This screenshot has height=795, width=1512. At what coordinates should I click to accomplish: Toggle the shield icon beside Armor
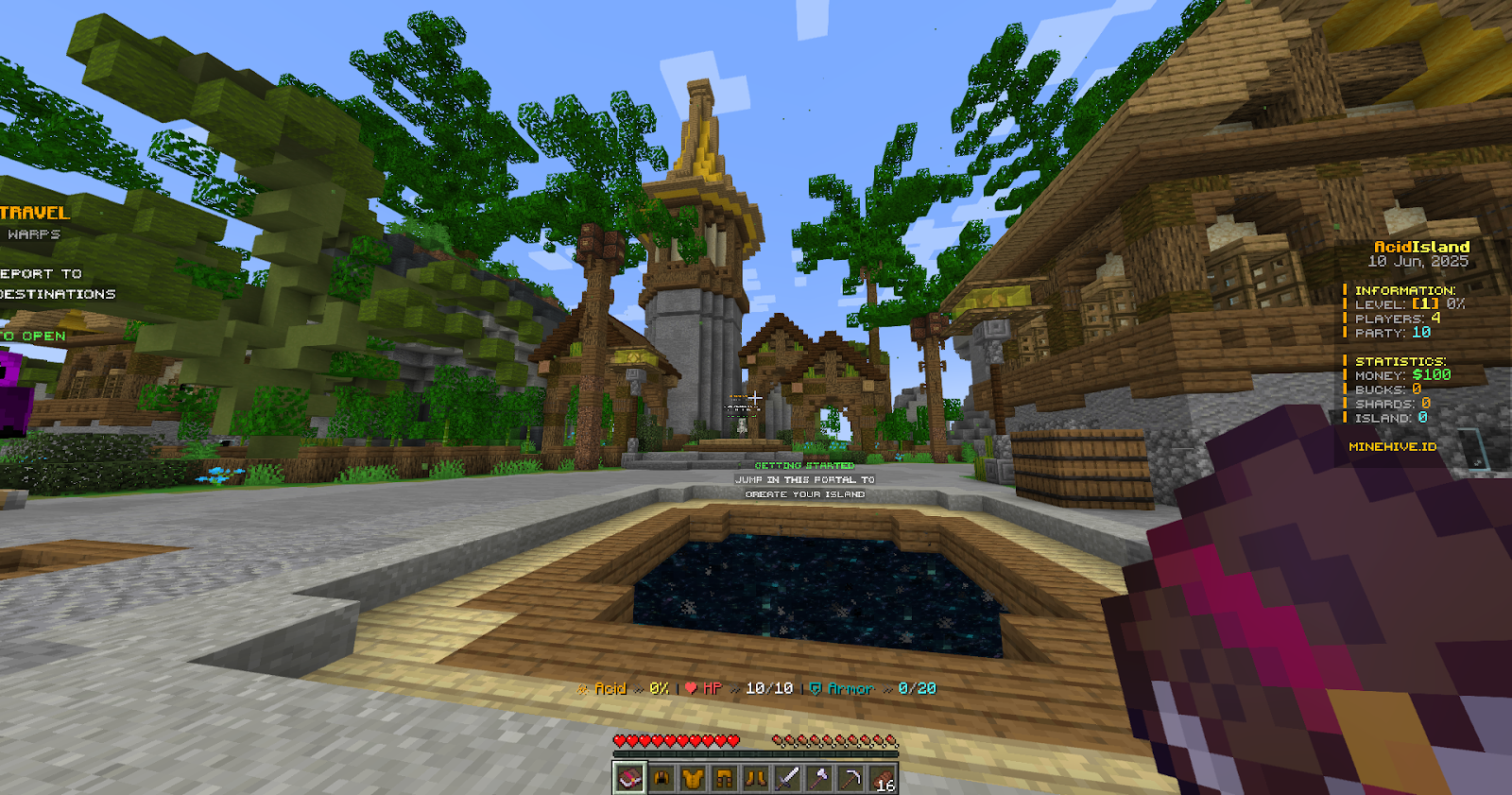pos(814,689)
